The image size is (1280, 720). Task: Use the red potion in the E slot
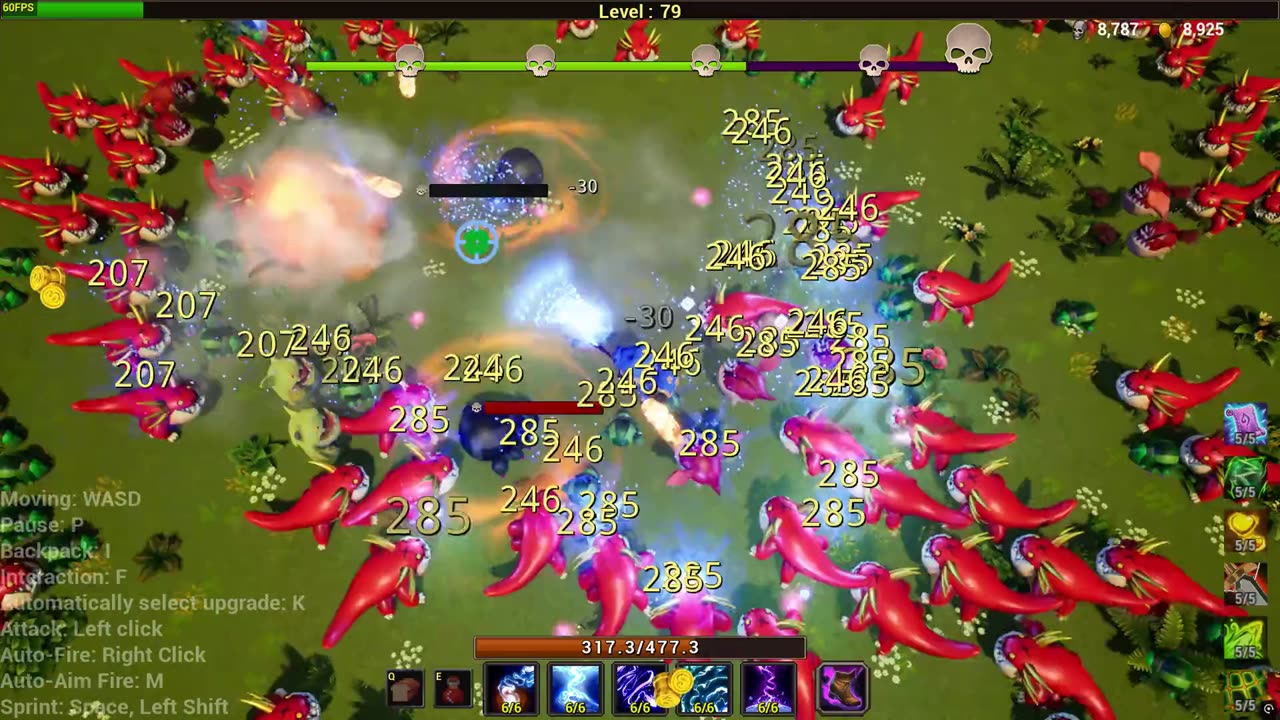(x=454, y=690)
